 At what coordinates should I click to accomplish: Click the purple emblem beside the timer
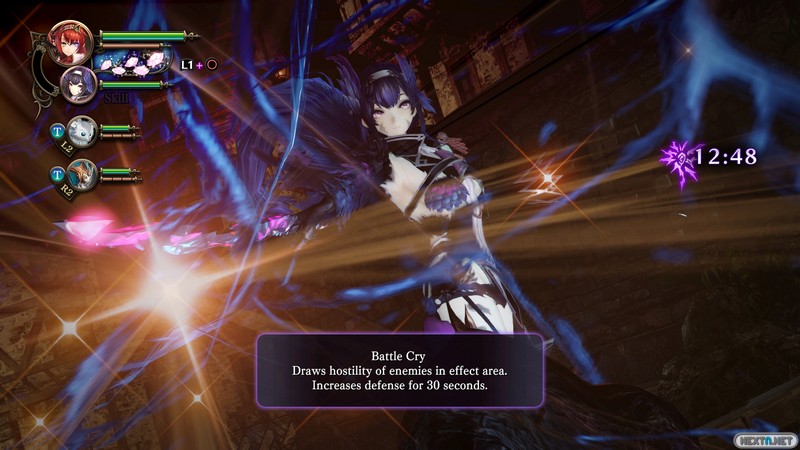(x=679, y=157)
